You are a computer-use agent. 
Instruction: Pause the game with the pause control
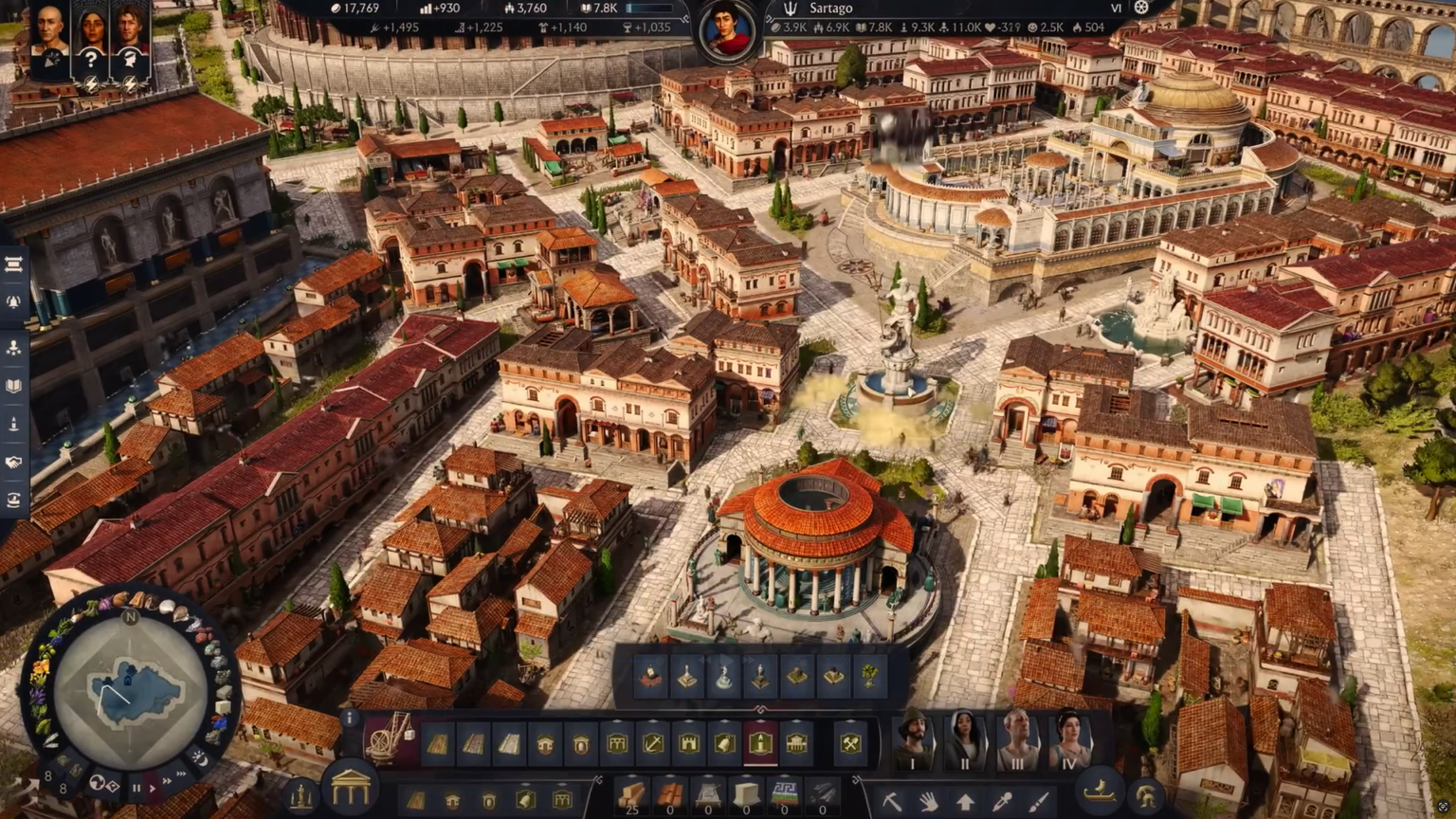[137, 788]
